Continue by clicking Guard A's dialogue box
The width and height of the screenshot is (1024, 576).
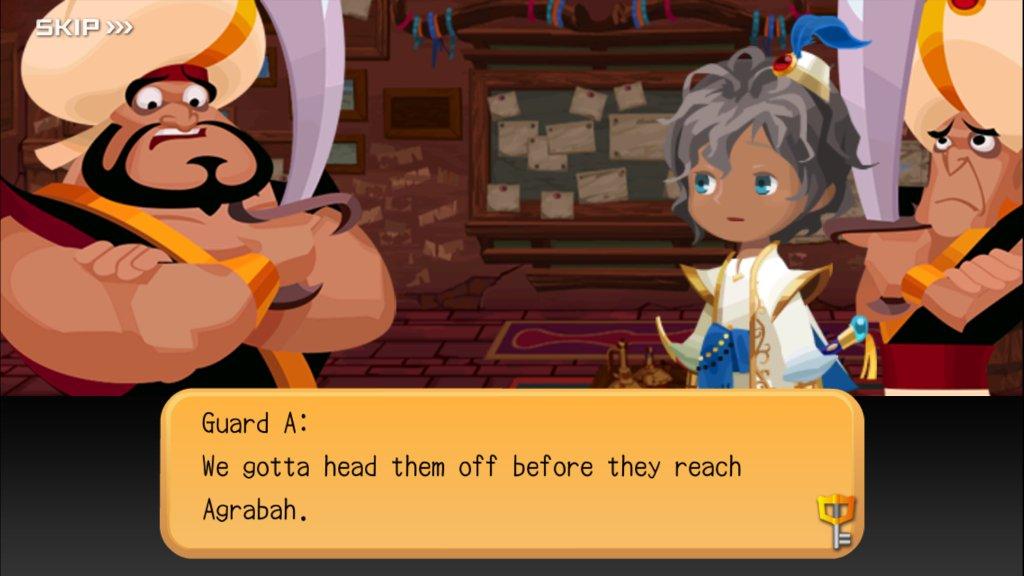coord(510,472)
